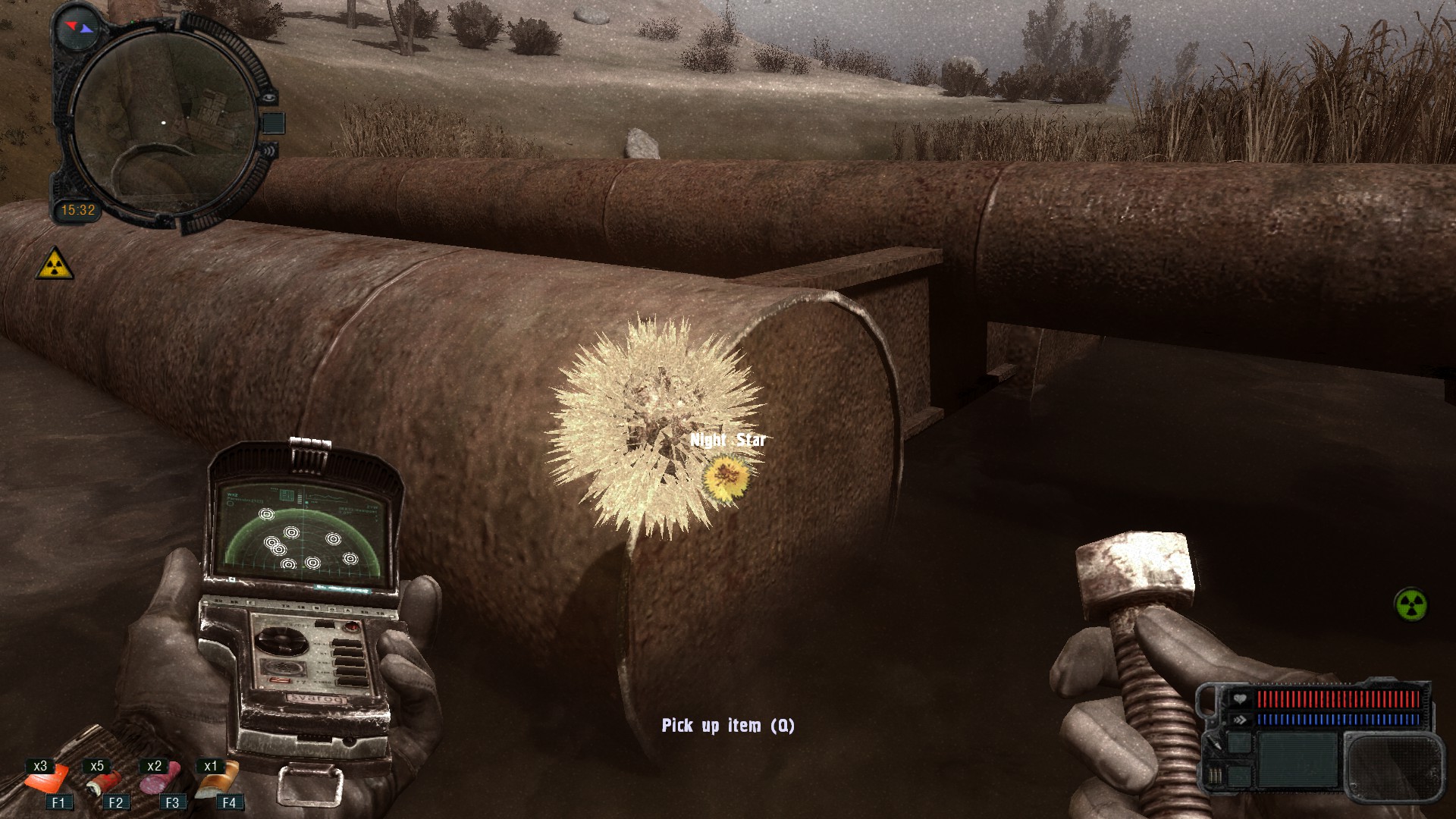Click the radiation hazard warning triangle on the left
Screen dimensions: 1456x819
(55, 267)
